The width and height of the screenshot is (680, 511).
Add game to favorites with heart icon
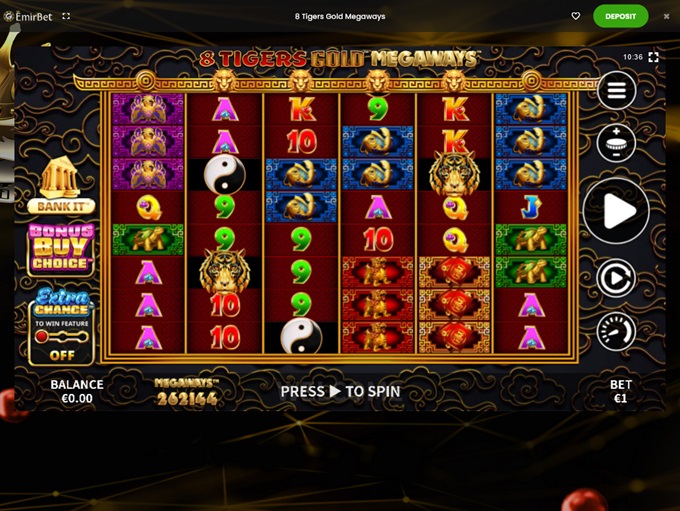576,16
